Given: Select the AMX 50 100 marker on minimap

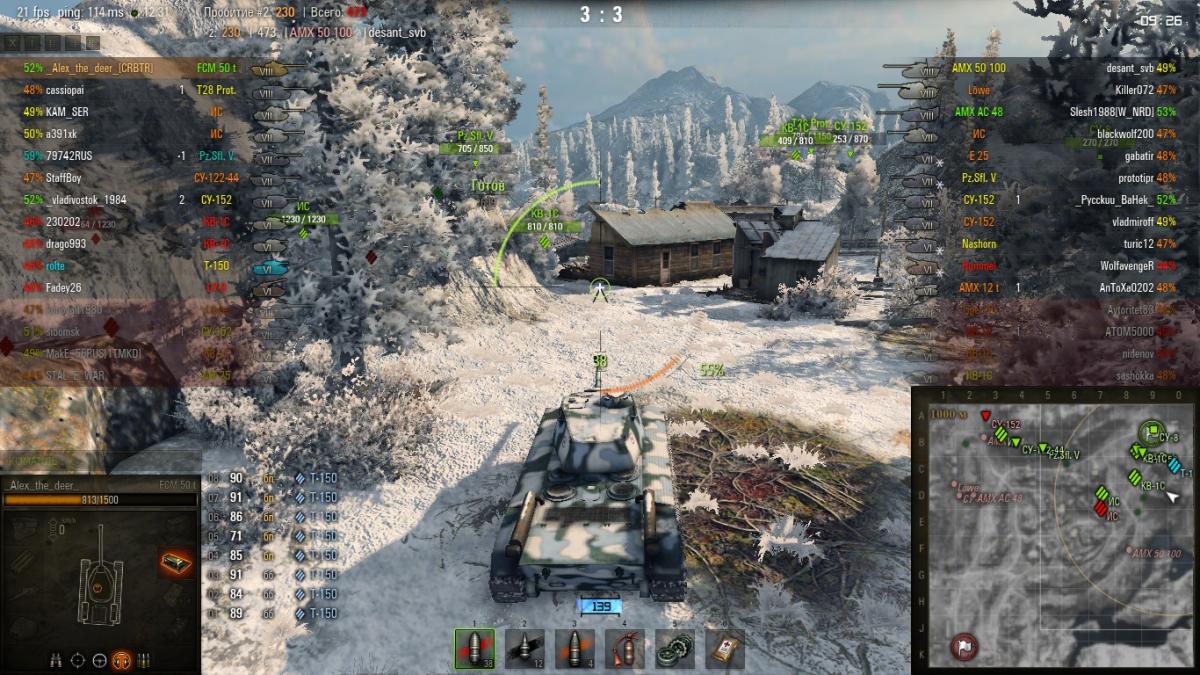Looking at the screenshot, I should 1131,551.
